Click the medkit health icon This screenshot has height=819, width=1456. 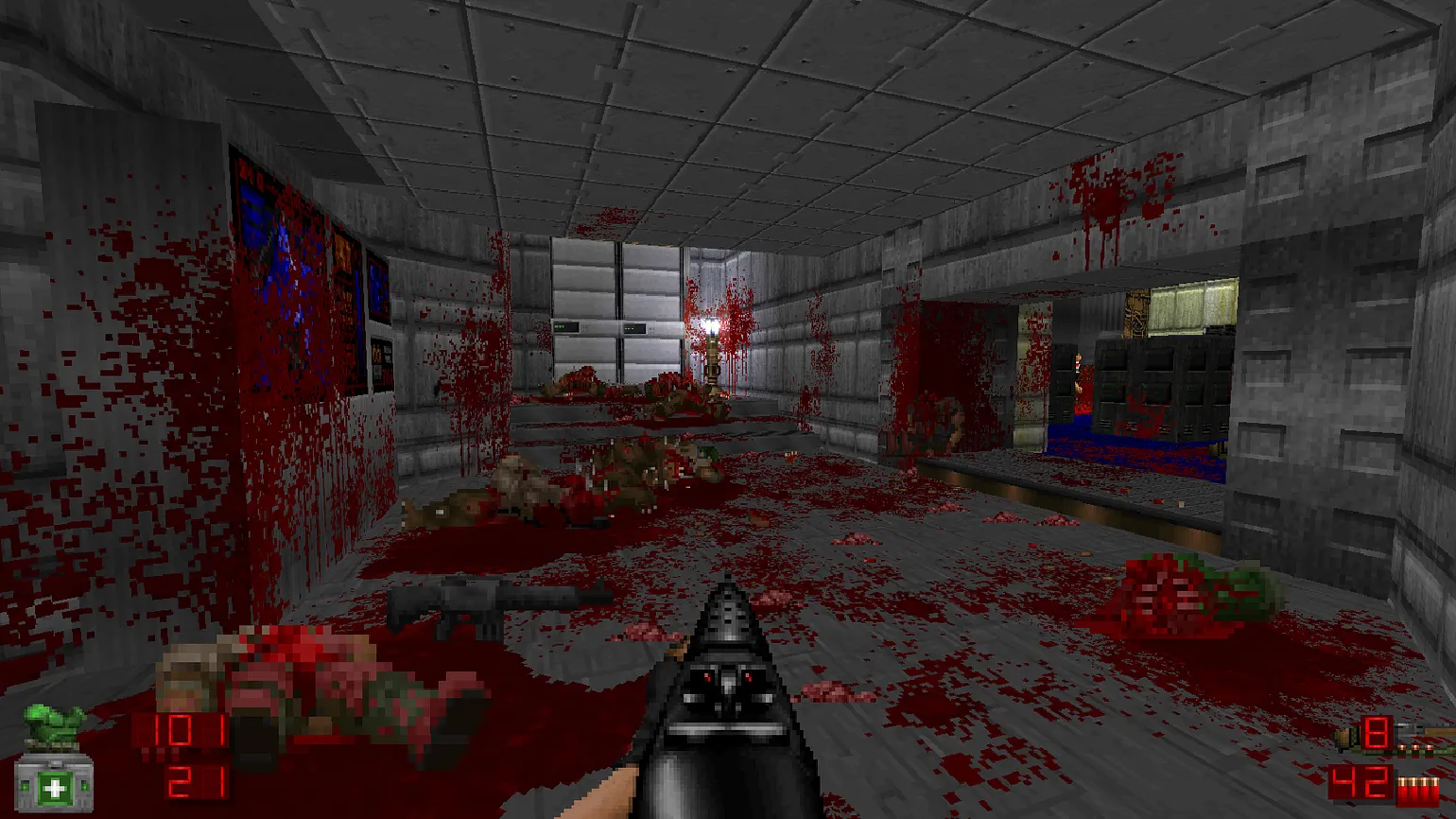tap(54, 786)
